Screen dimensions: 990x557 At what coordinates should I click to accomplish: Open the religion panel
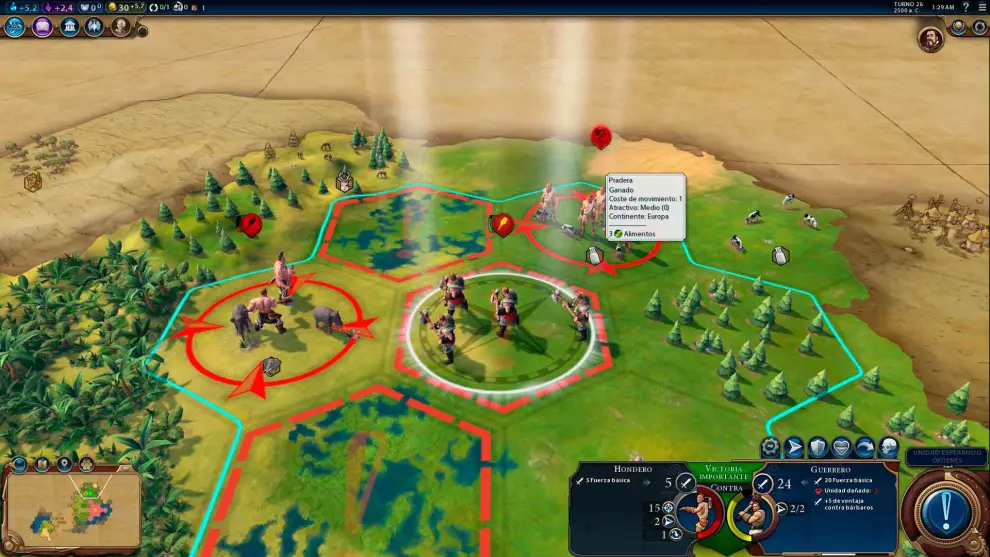[95, 27]
